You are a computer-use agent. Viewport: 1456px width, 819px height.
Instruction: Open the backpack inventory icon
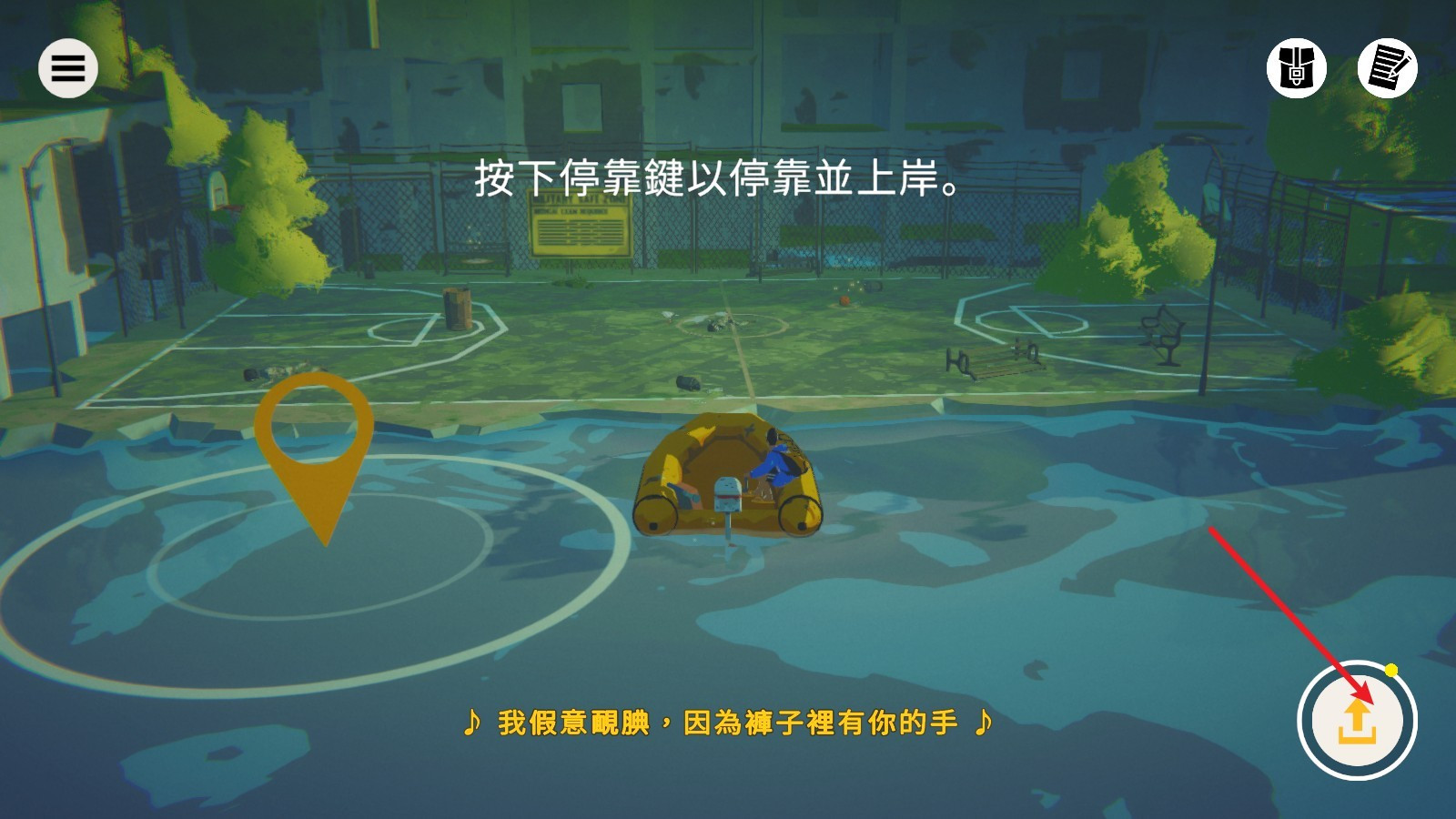pyautogui.click(x=1296, y=69)
